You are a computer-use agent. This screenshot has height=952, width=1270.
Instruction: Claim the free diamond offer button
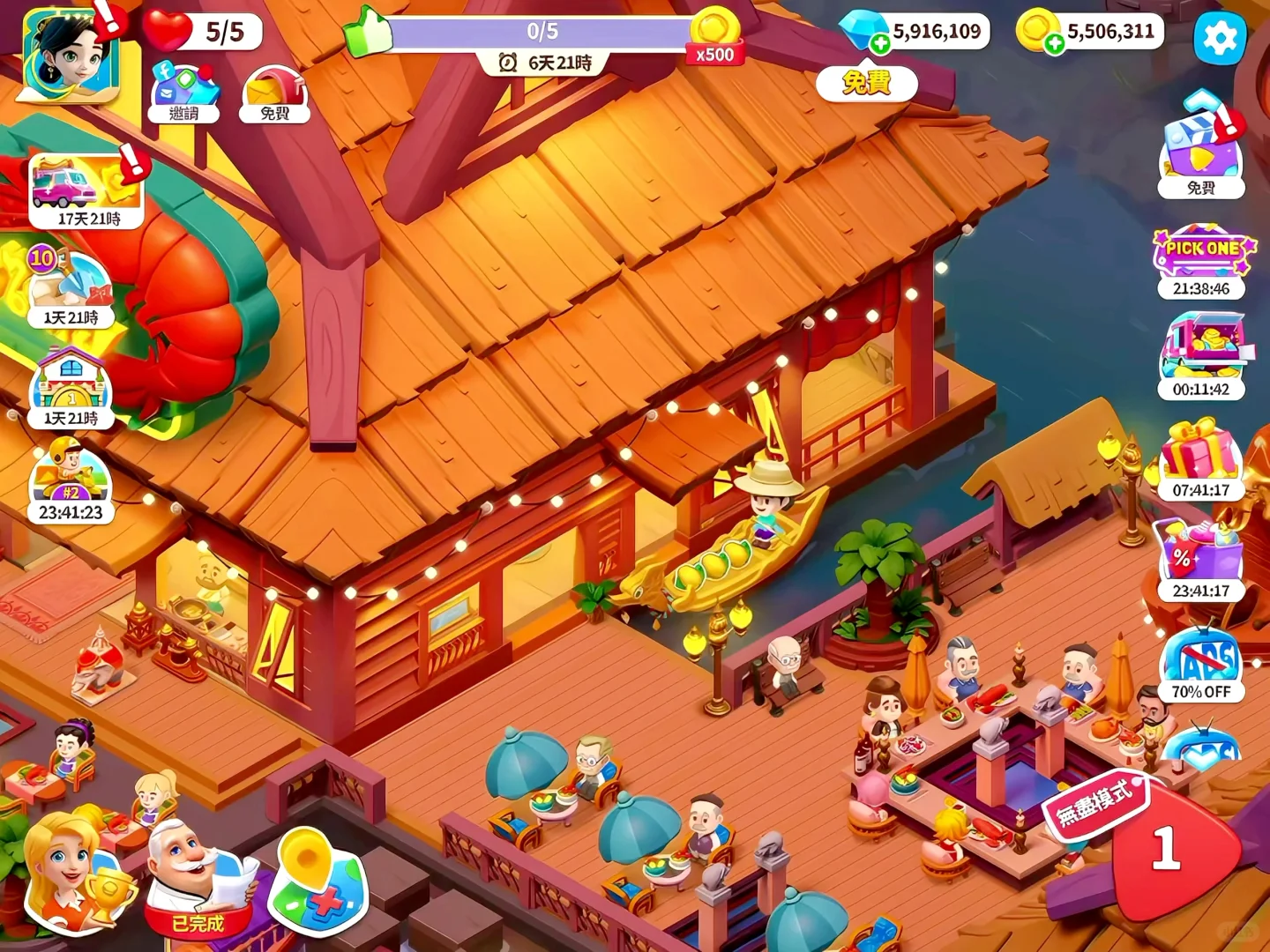pos(866,83)
